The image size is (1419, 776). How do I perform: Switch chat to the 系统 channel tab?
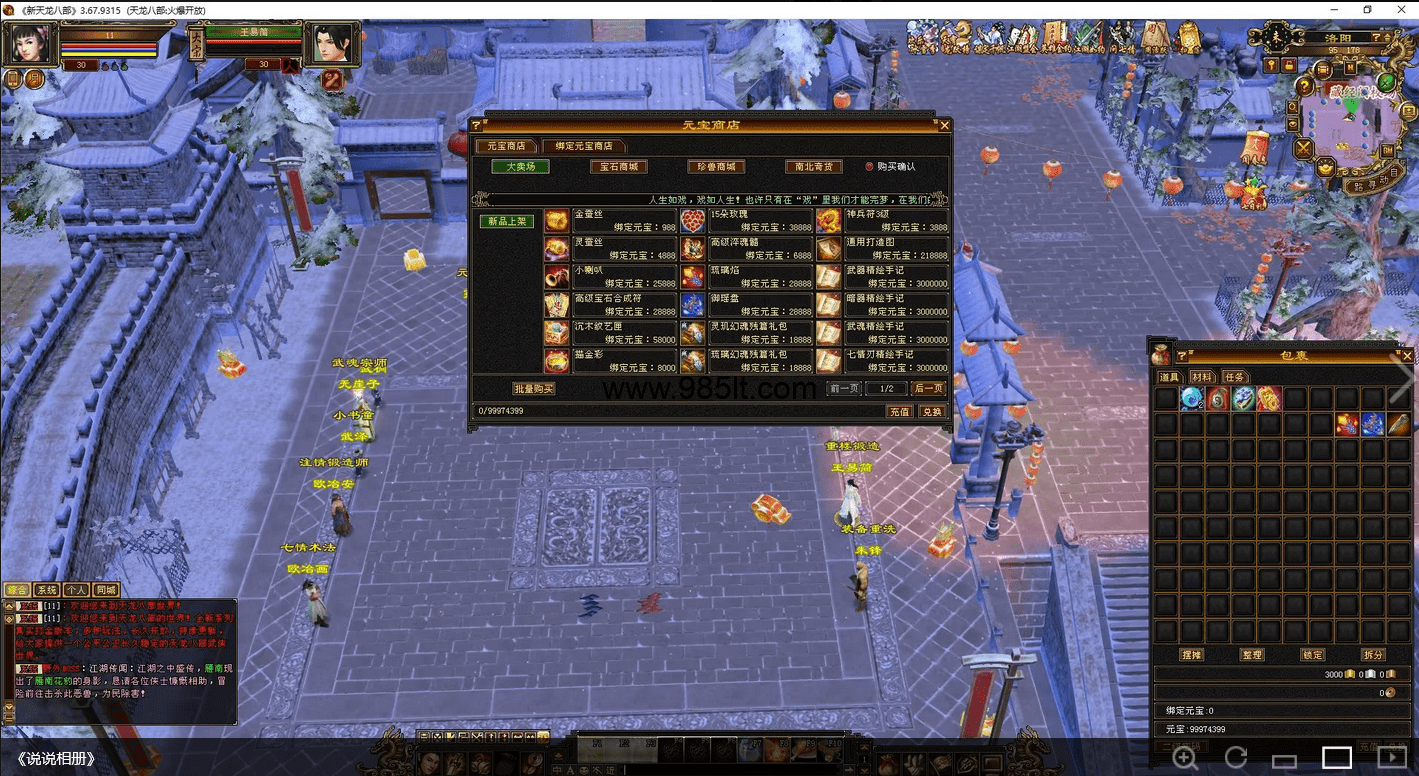(46, 590)
